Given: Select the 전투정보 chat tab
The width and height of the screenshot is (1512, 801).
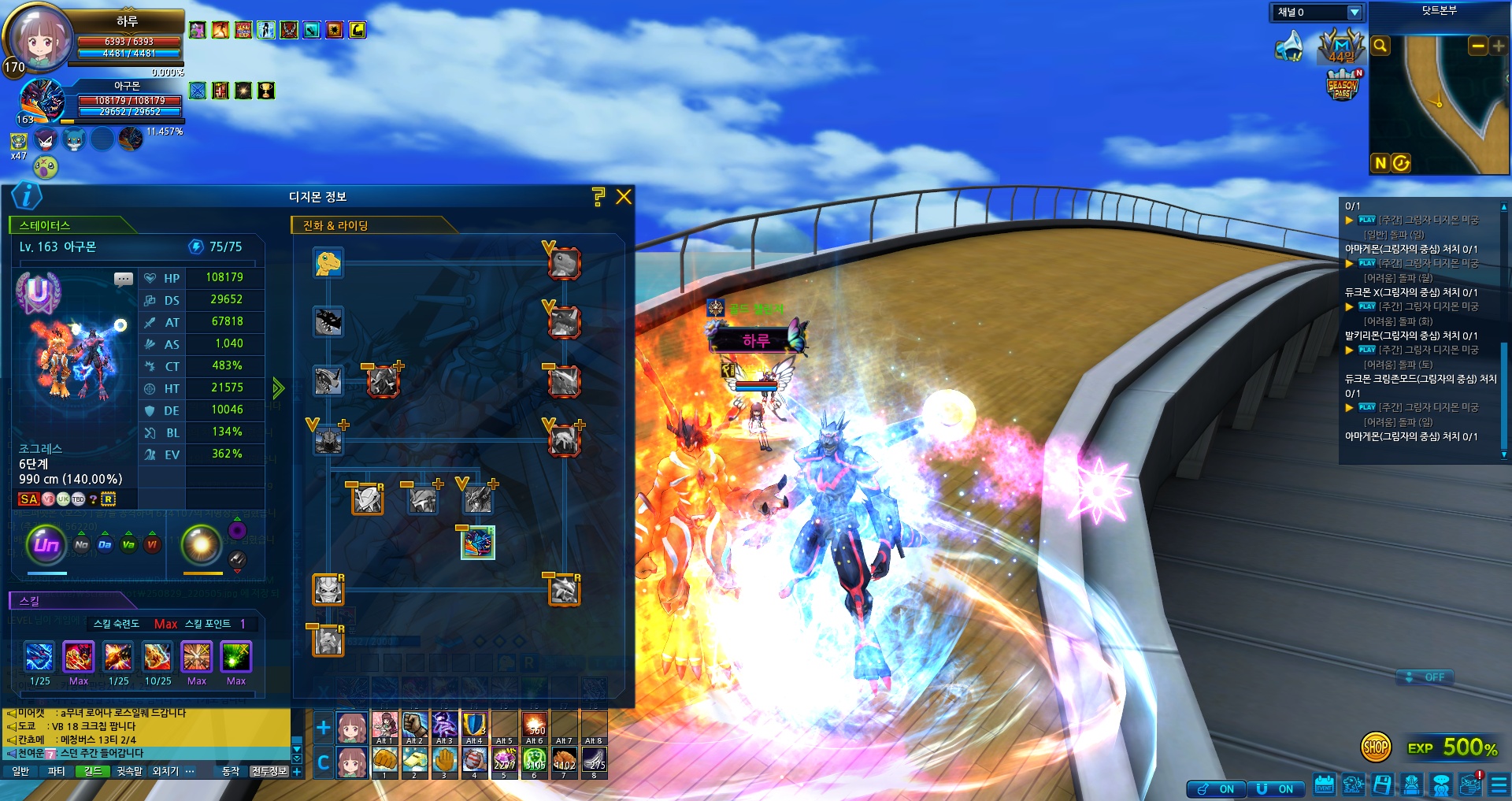Looking at the screenshot, I should pos(269,771).
